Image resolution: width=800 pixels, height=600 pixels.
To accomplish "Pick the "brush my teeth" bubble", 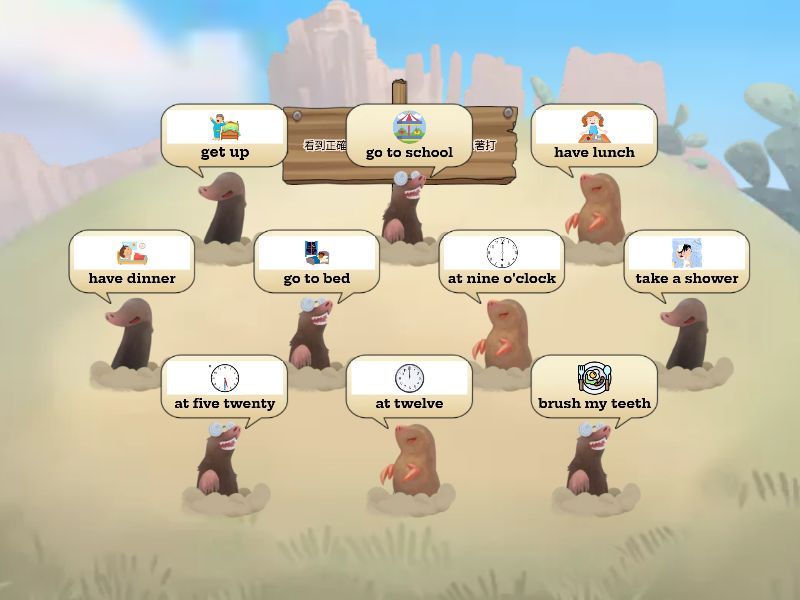I will coord(594,386).
